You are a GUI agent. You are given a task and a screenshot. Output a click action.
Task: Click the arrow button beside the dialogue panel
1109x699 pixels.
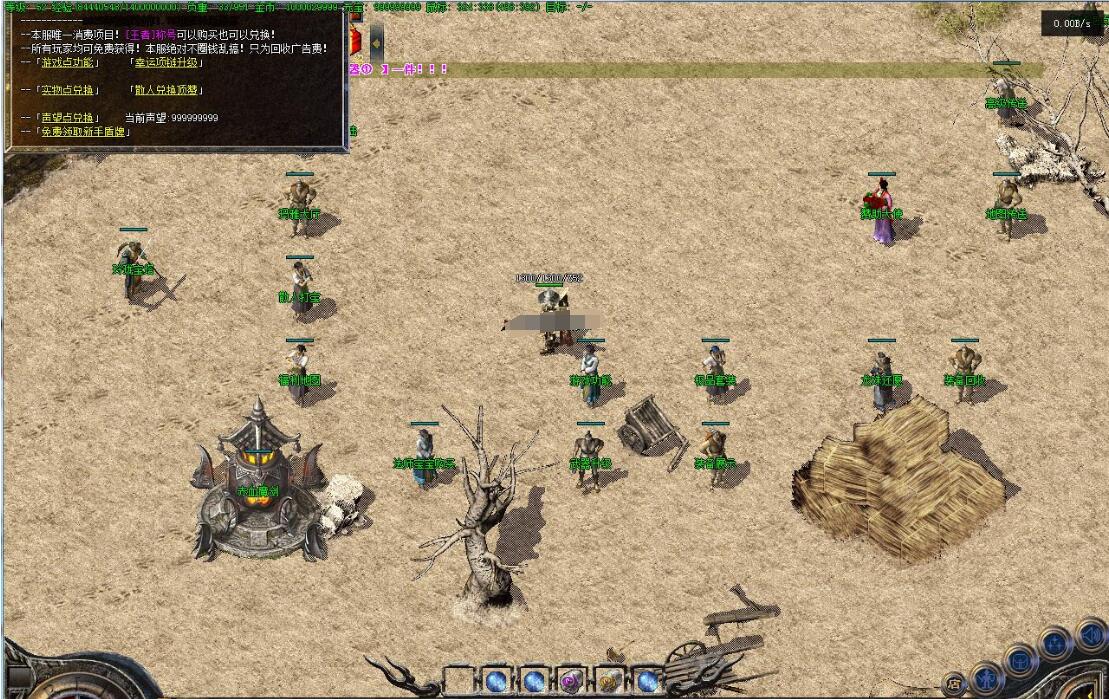point(376,43)
